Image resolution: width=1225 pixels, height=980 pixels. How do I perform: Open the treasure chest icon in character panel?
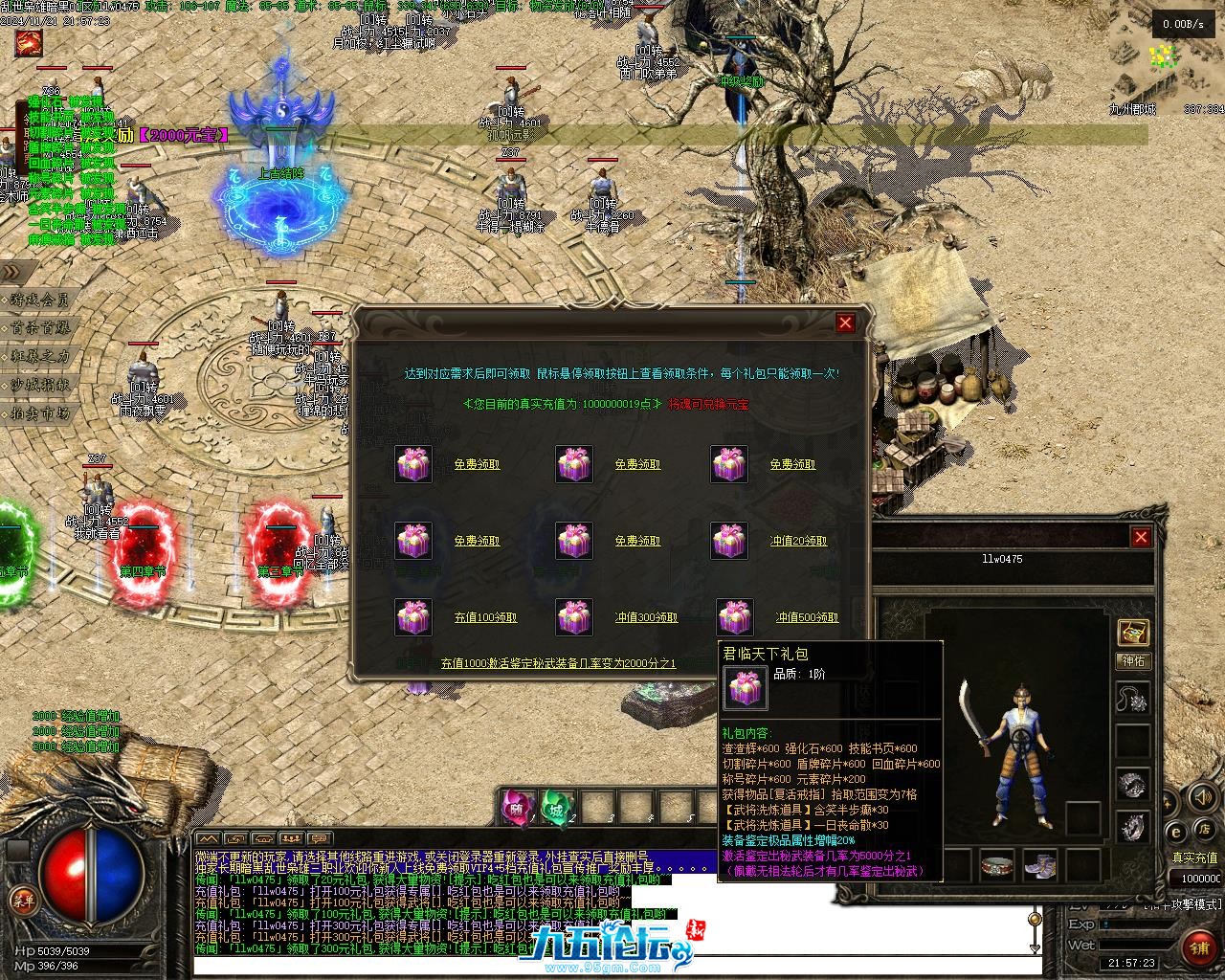coord(1133,633)
